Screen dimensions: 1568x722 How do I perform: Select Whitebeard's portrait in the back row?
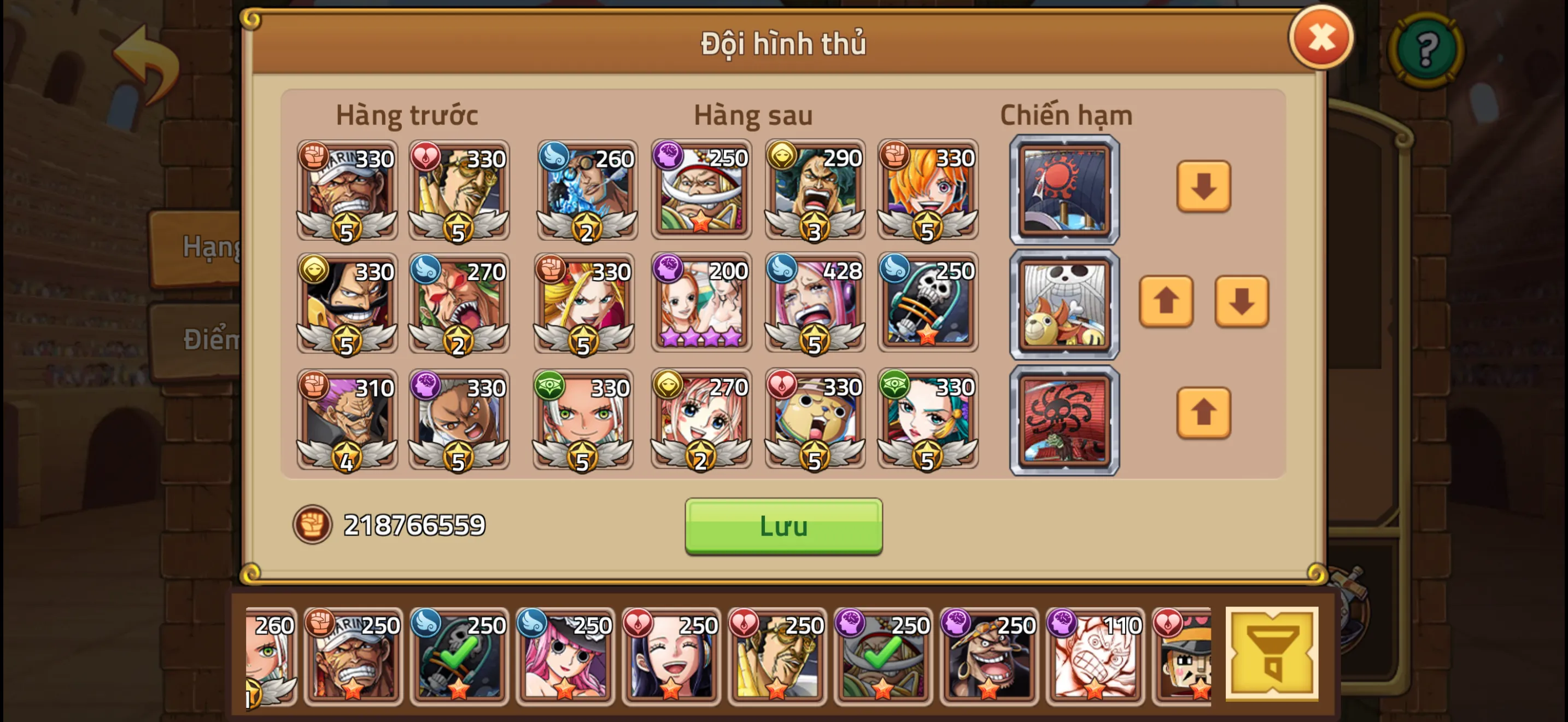click(x=701, y=189)
